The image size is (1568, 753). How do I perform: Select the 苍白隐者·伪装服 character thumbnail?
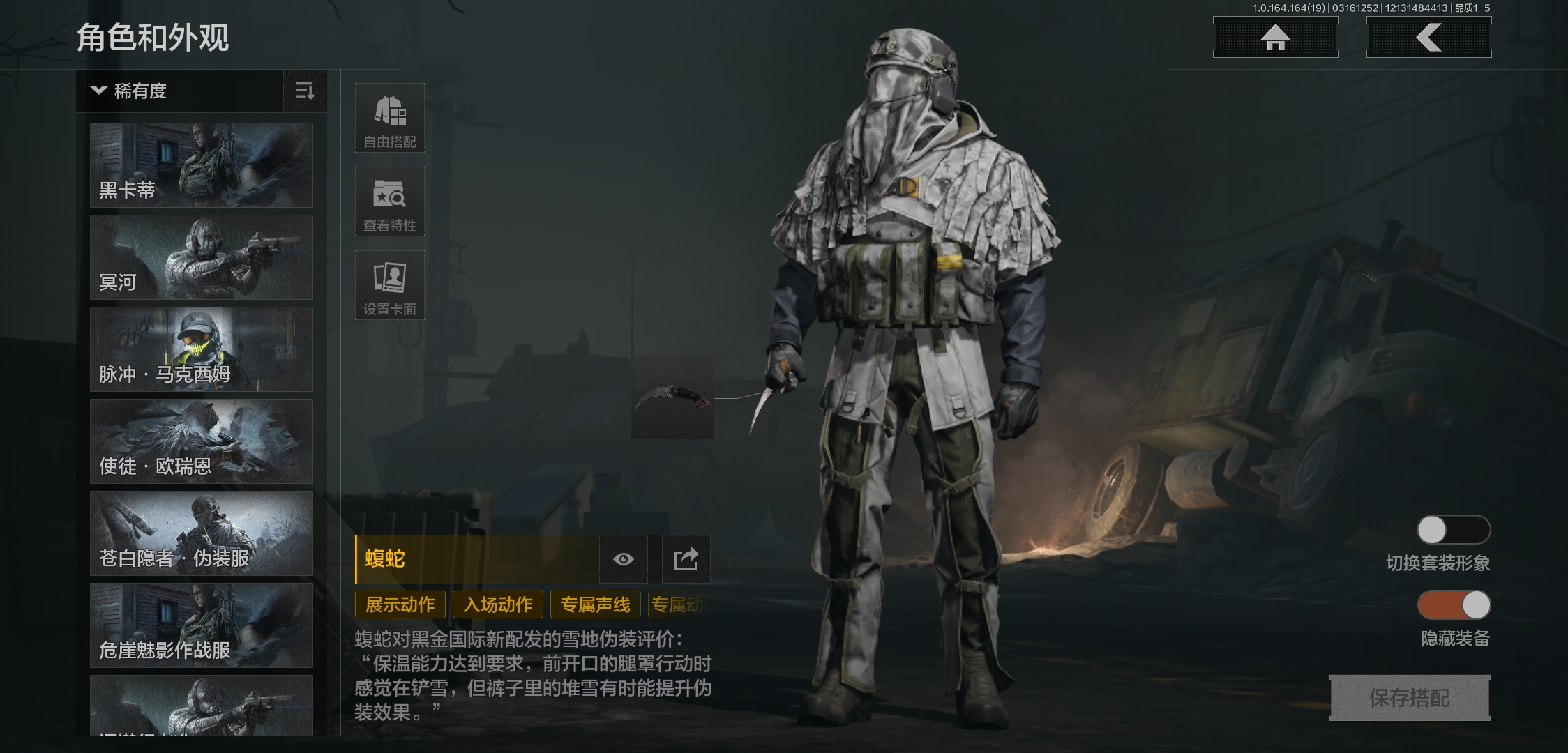click(x=201, y=533)
